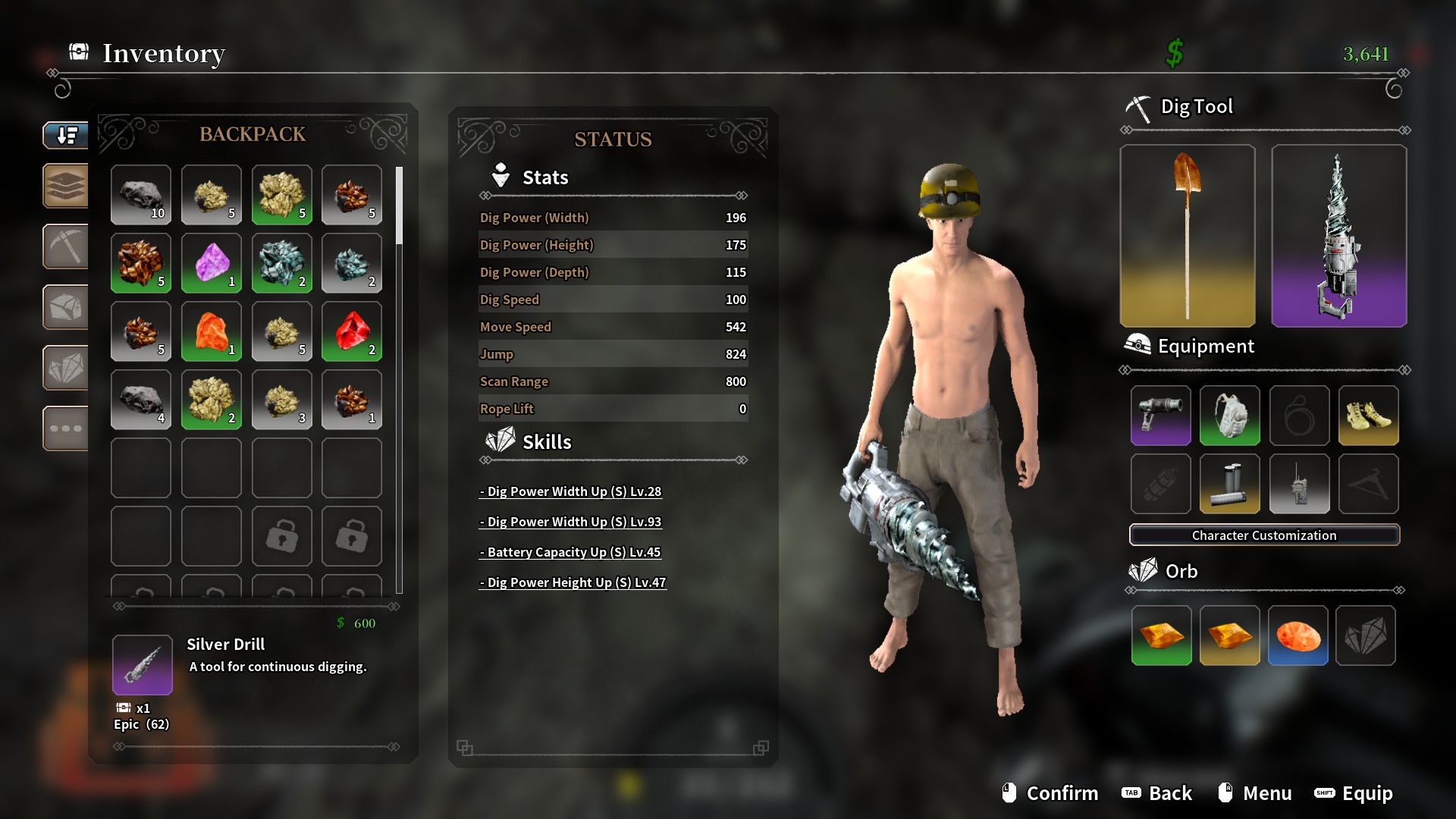Select the shovel dig tool slot

point(1187,236)
